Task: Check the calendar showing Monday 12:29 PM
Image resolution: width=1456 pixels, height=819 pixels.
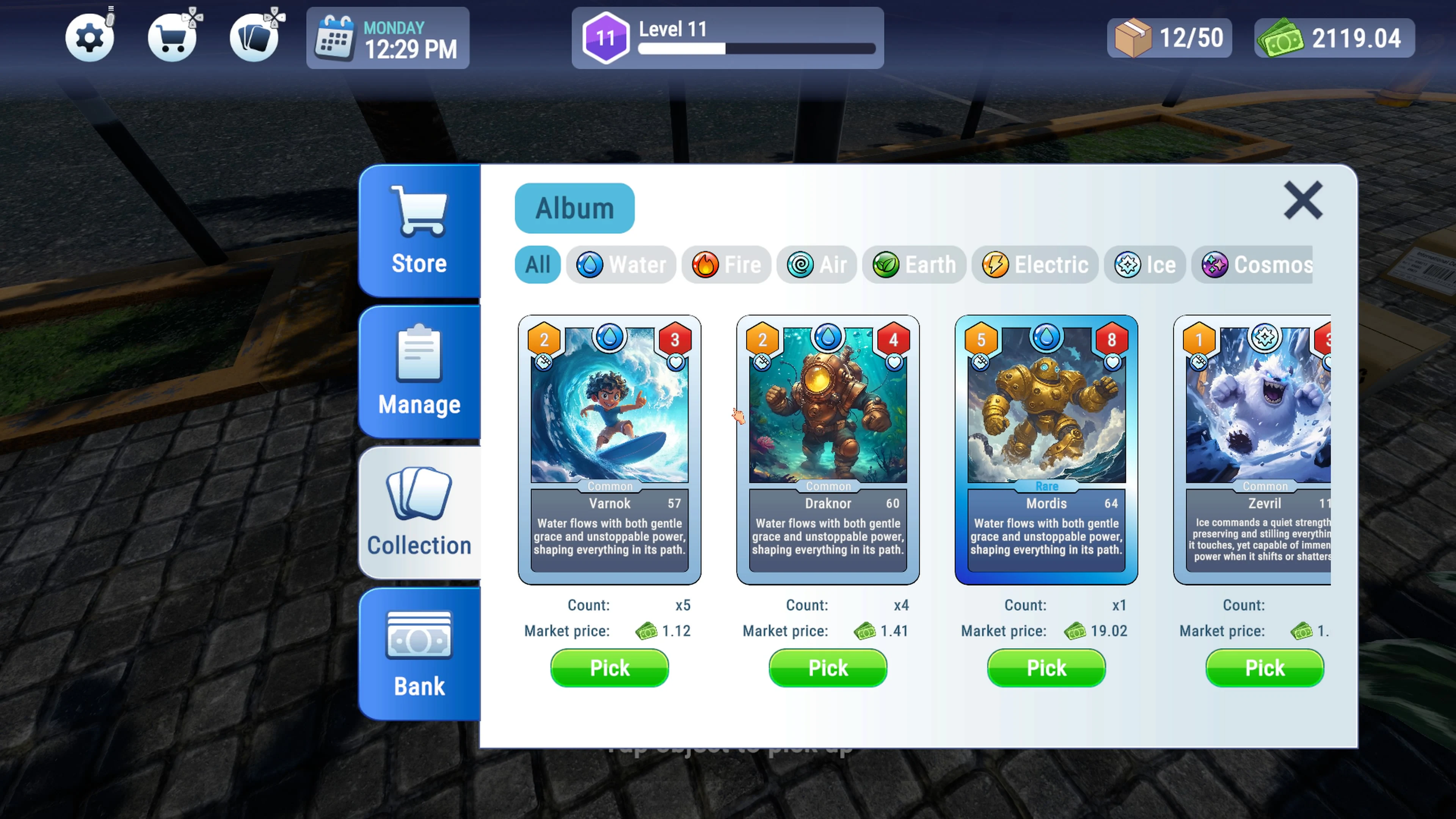Action: (388, 38)
